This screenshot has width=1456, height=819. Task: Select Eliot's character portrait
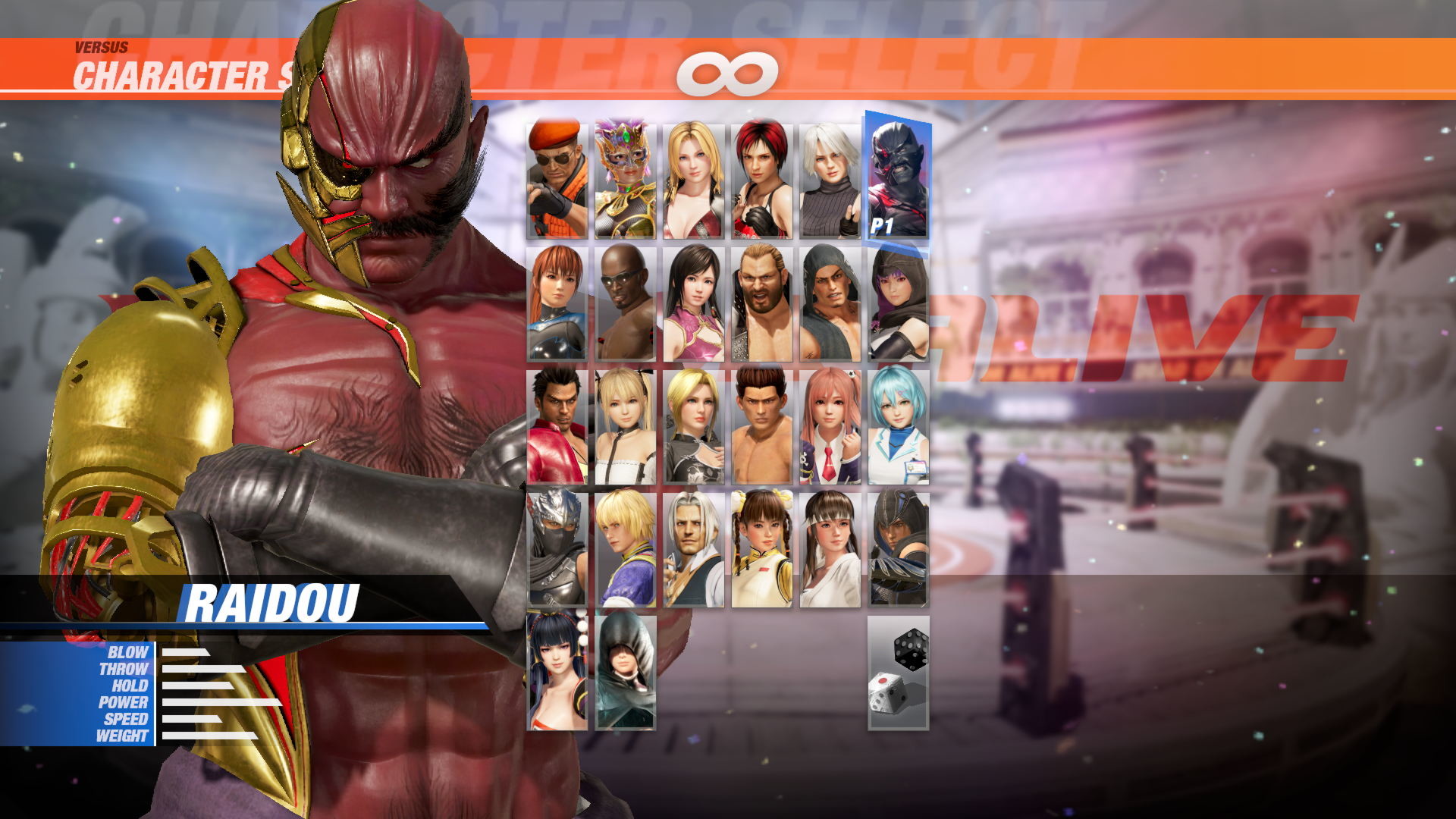coord(626,550)
